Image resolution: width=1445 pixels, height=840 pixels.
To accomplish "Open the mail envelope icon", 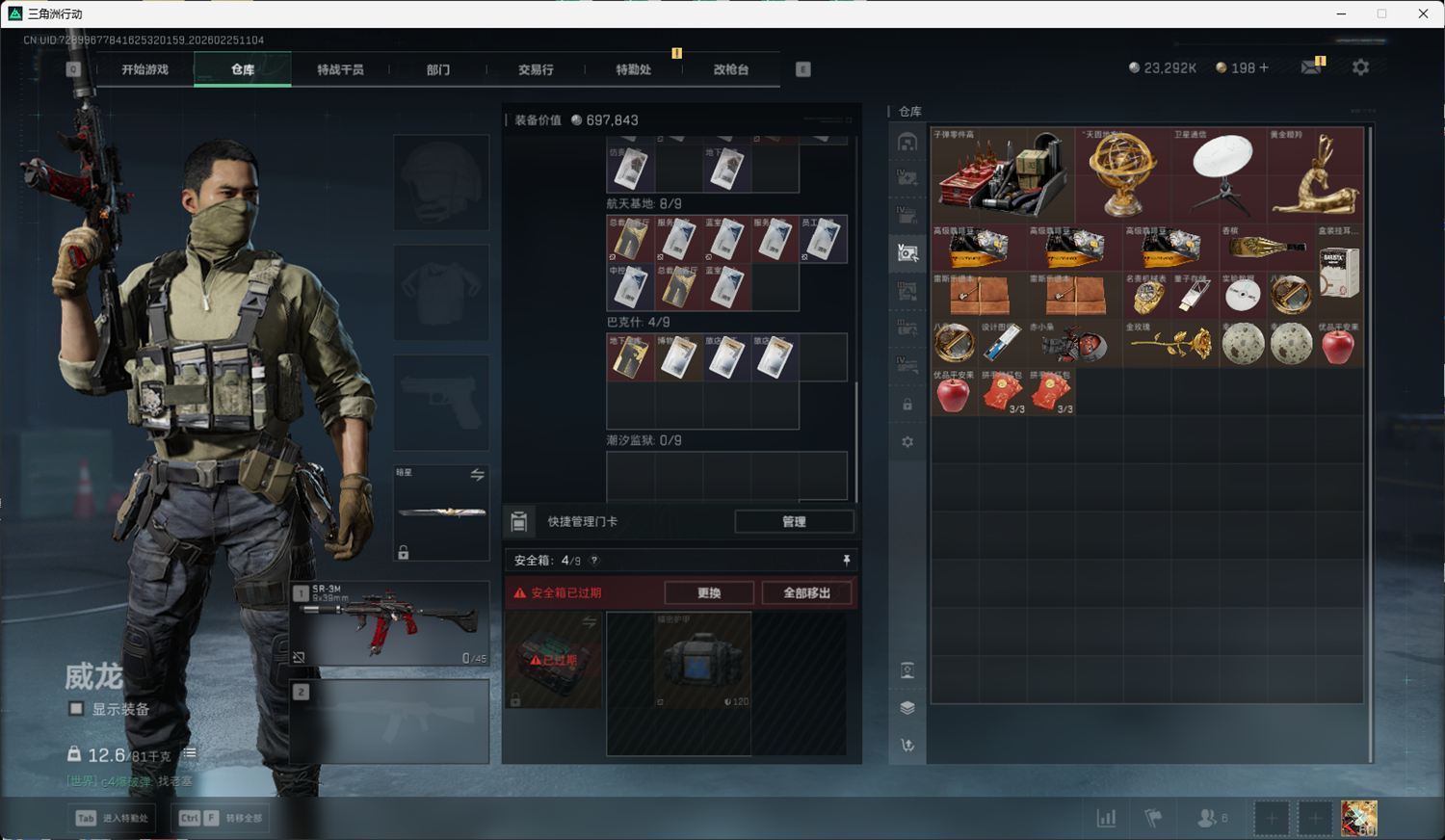I will tap(1311, 67).
